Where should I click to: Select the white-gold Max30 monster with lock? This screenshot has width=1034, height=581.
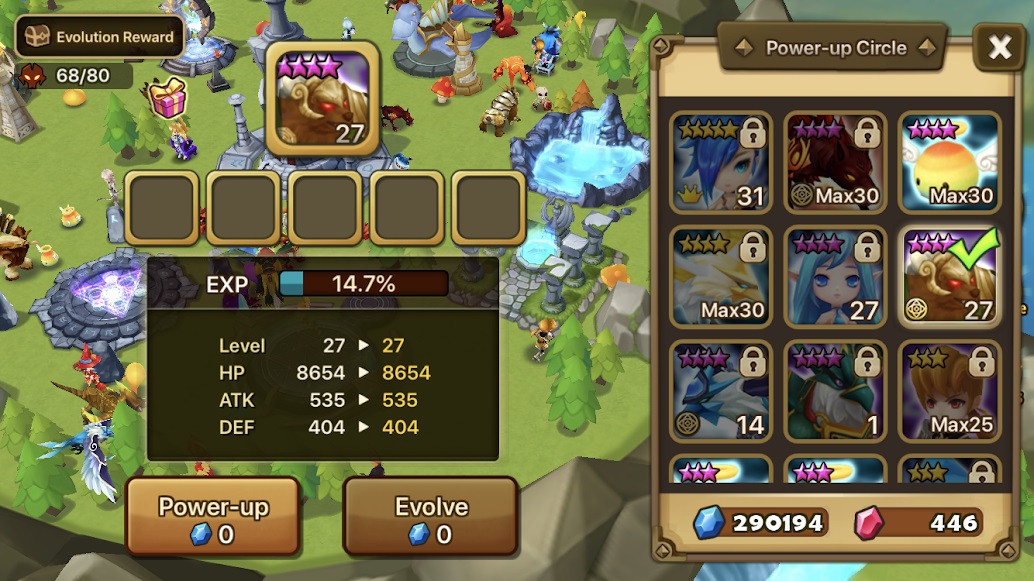721,276
